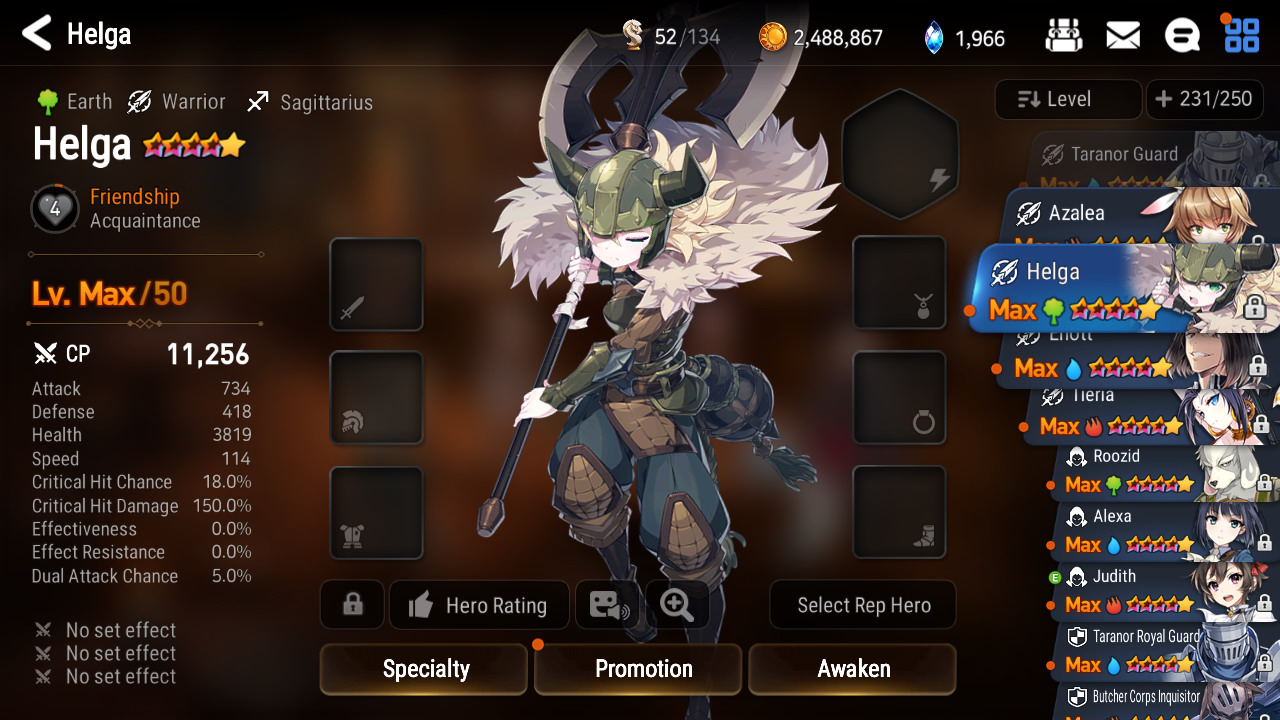Play hero voice with the speech icon
1280x720 pixels.
click(x=609, y=605)
